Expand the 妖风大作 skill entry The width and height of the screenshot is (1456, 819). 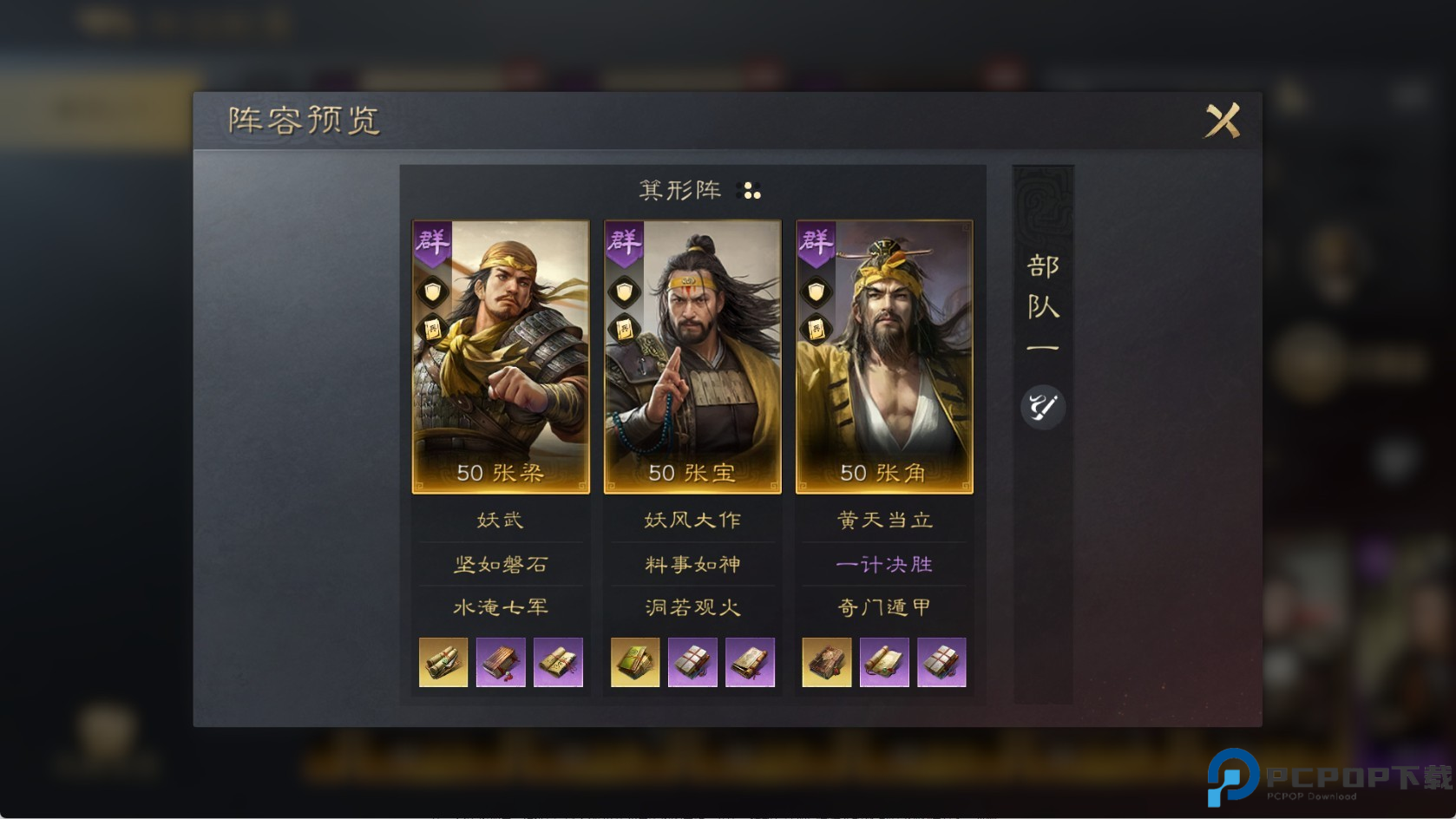(692, 519)
